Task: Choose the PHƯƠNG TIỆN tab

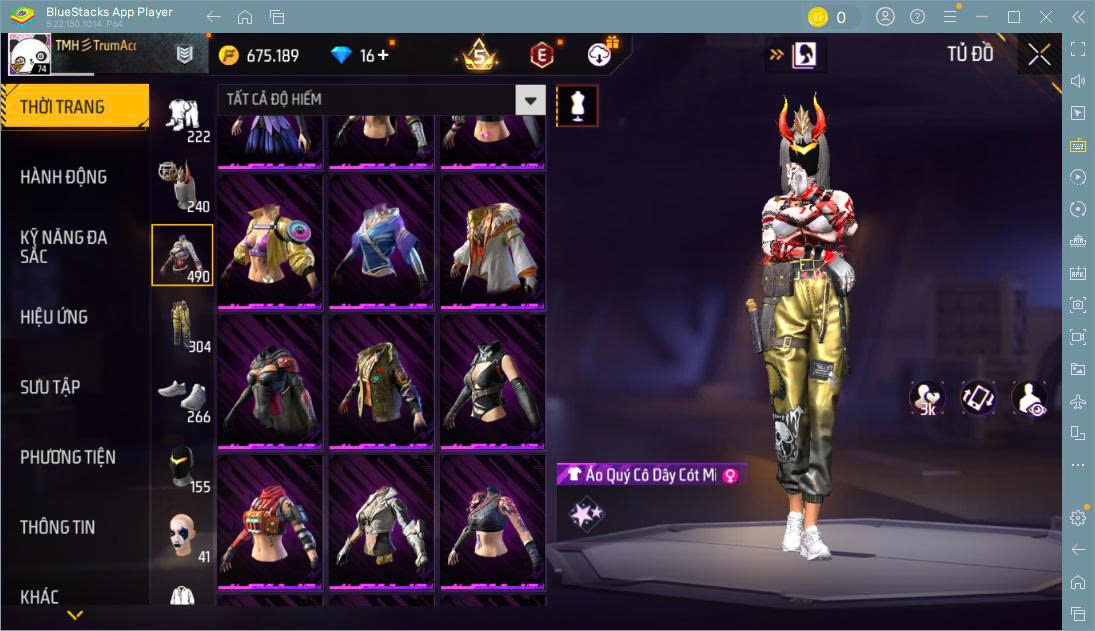Action: [x=68, y=457]
